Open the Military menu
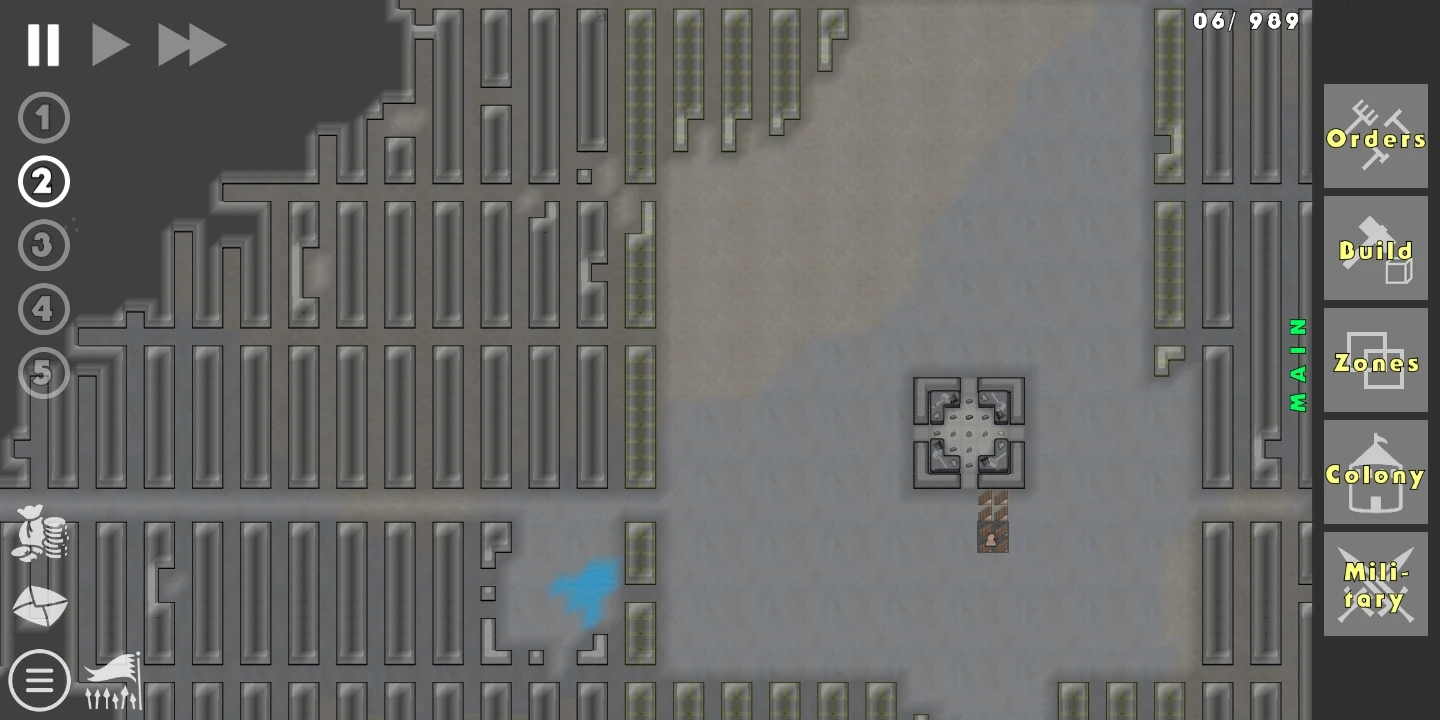 [x=1376, y=585]
